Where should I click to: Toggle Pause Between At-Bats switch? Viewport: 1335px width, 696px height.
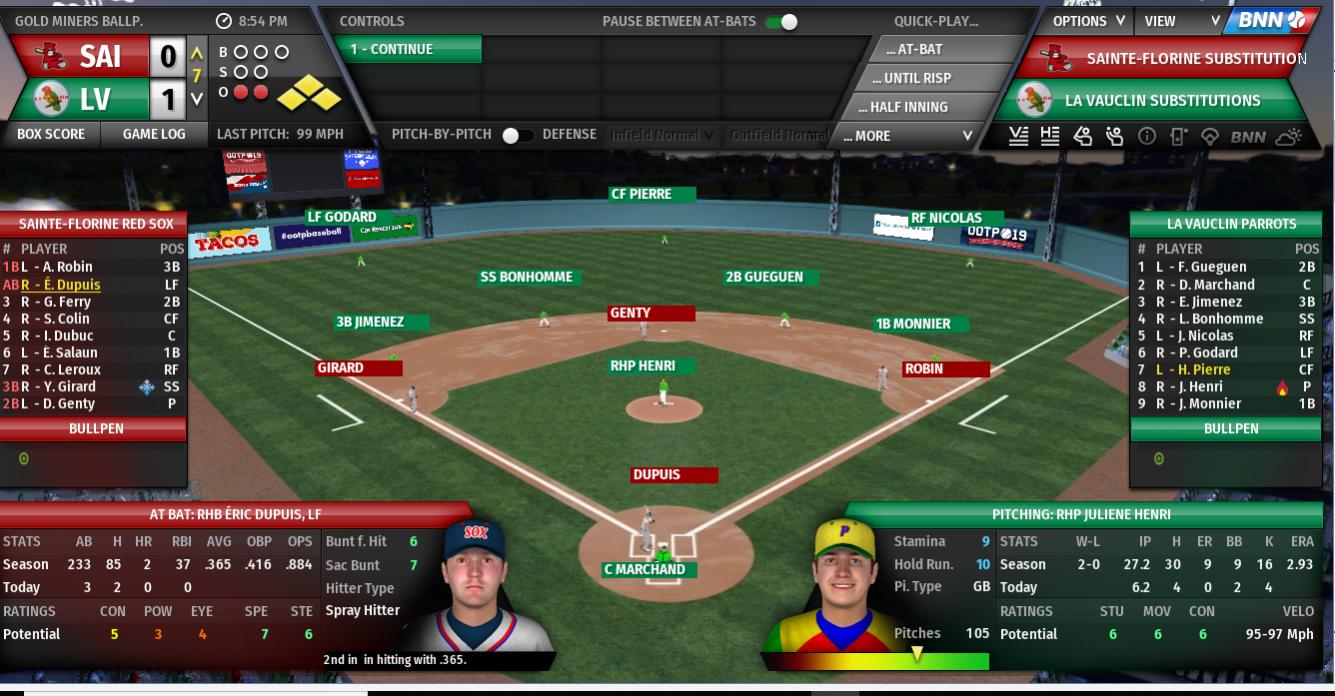pos(782,22)
